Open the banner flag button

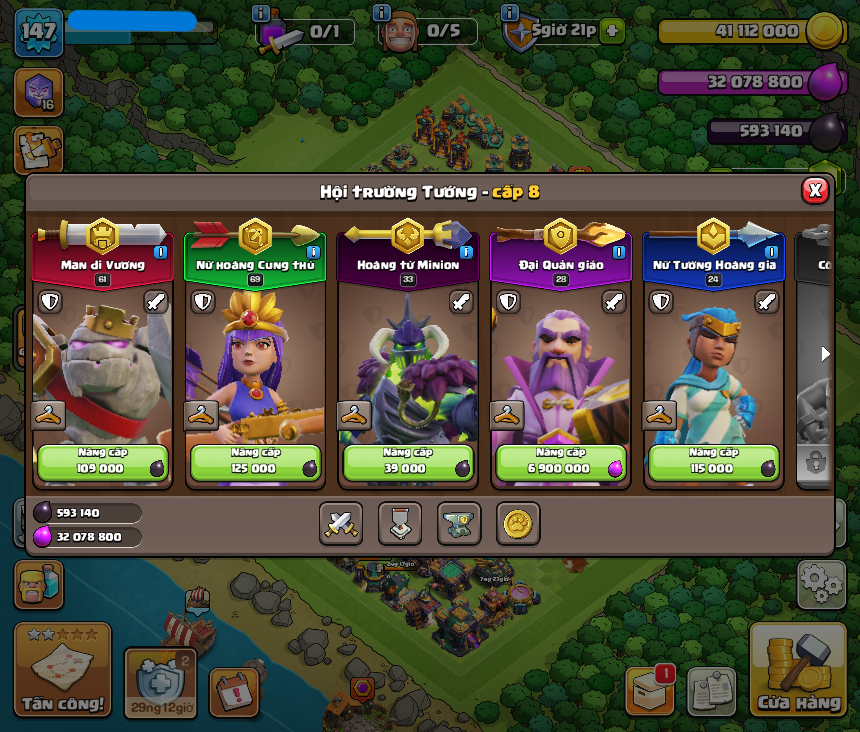tap(400, 523)
